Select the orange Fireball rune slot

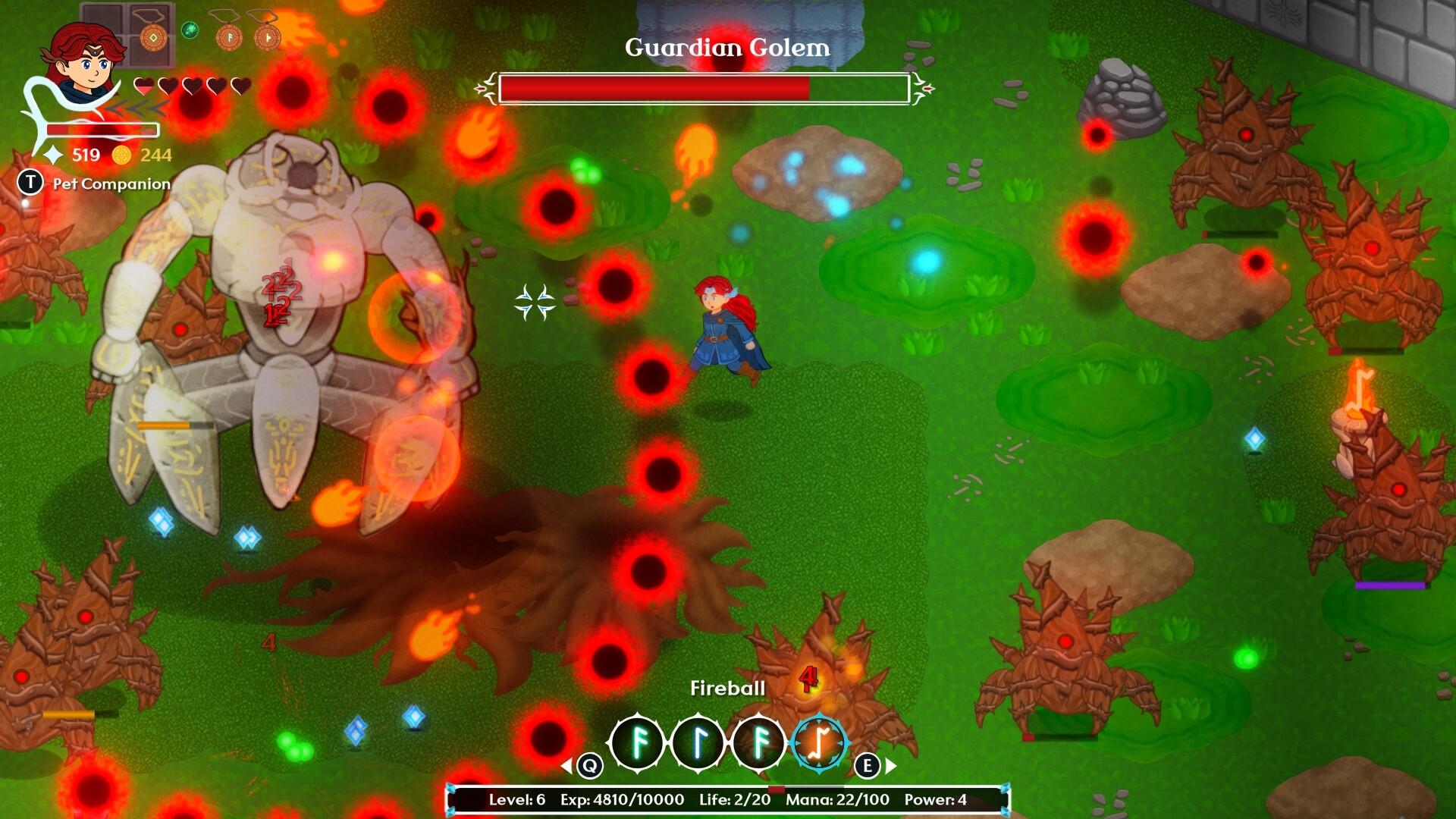[x=819, y=743]
